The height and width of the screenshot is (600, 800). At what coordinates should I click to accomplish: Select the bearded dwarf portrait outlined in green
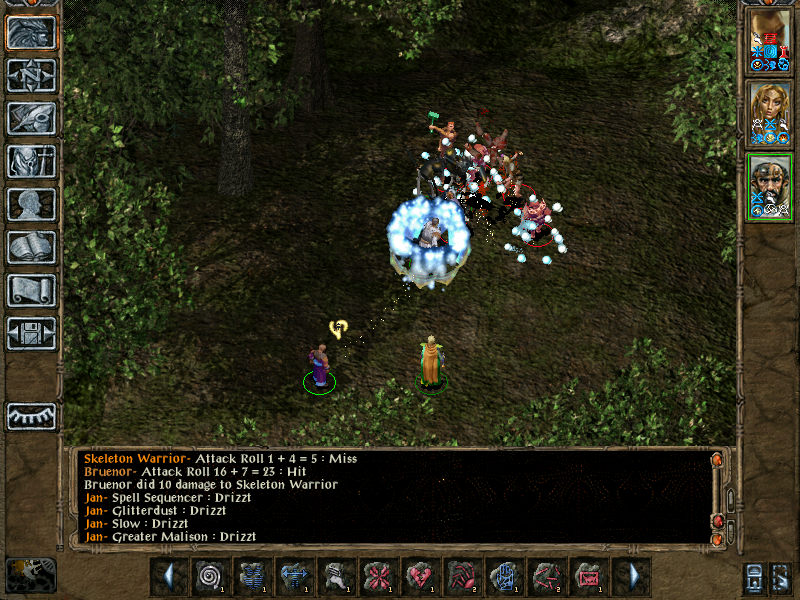[769, 186]
